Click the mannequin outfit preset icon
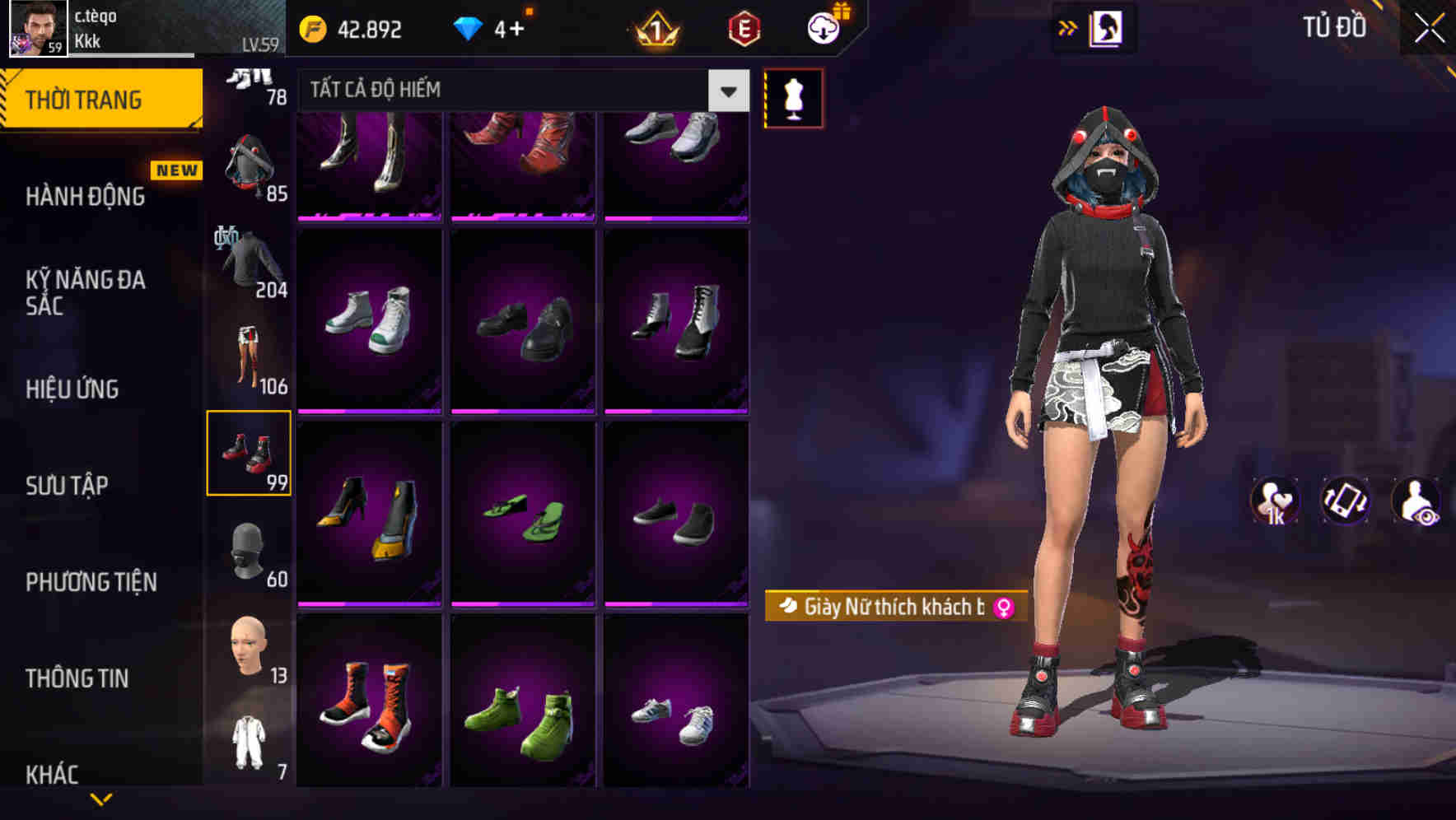This screenshot has width=1456, height=820. (x=793, y=96)
